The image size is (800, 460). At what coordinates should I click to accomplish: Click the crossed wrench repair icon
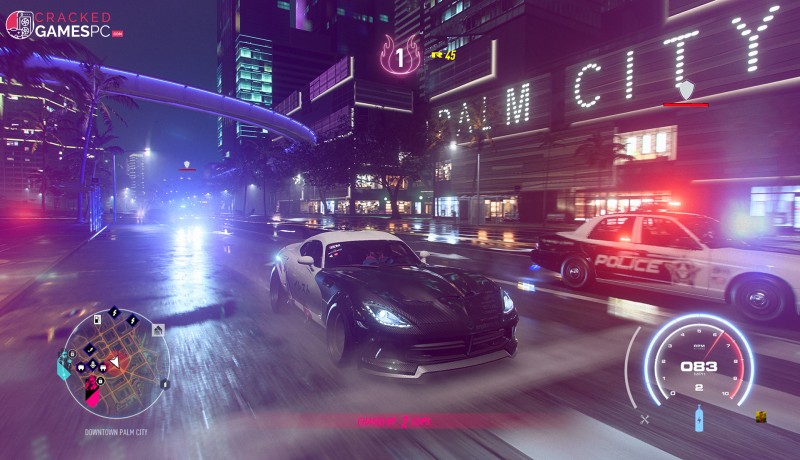click(x=644, y=419)
